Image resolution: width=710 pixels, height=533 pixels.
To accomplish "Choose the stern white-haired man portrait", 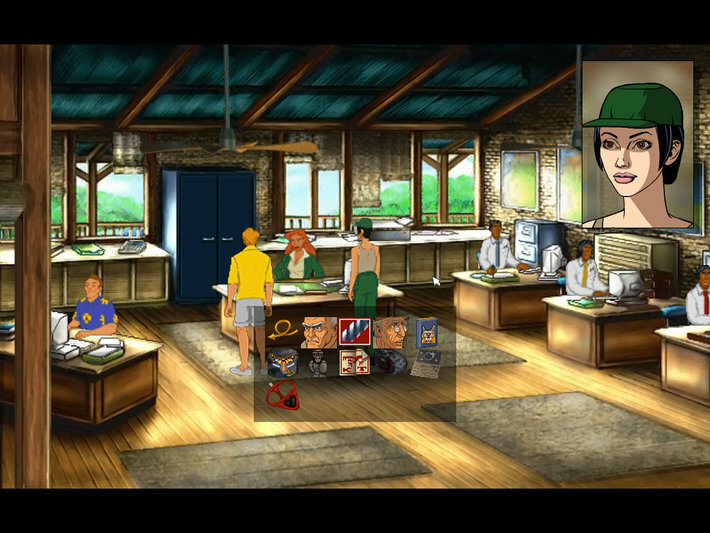I will click(319, 332).
